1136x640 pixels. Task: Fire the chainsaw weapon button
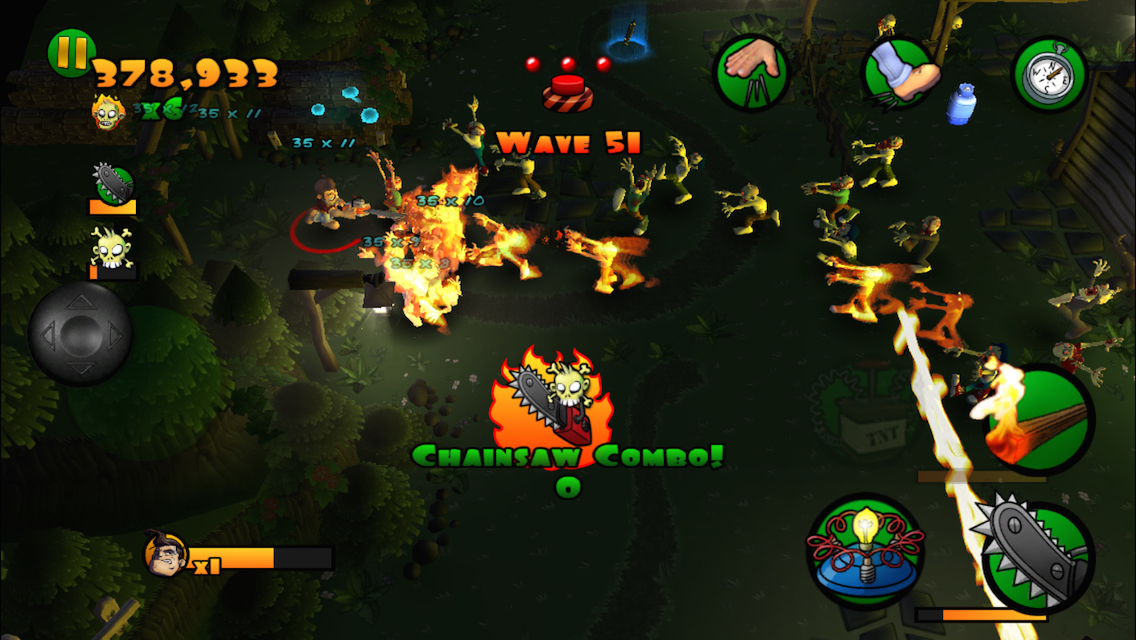pos(1037,556)
